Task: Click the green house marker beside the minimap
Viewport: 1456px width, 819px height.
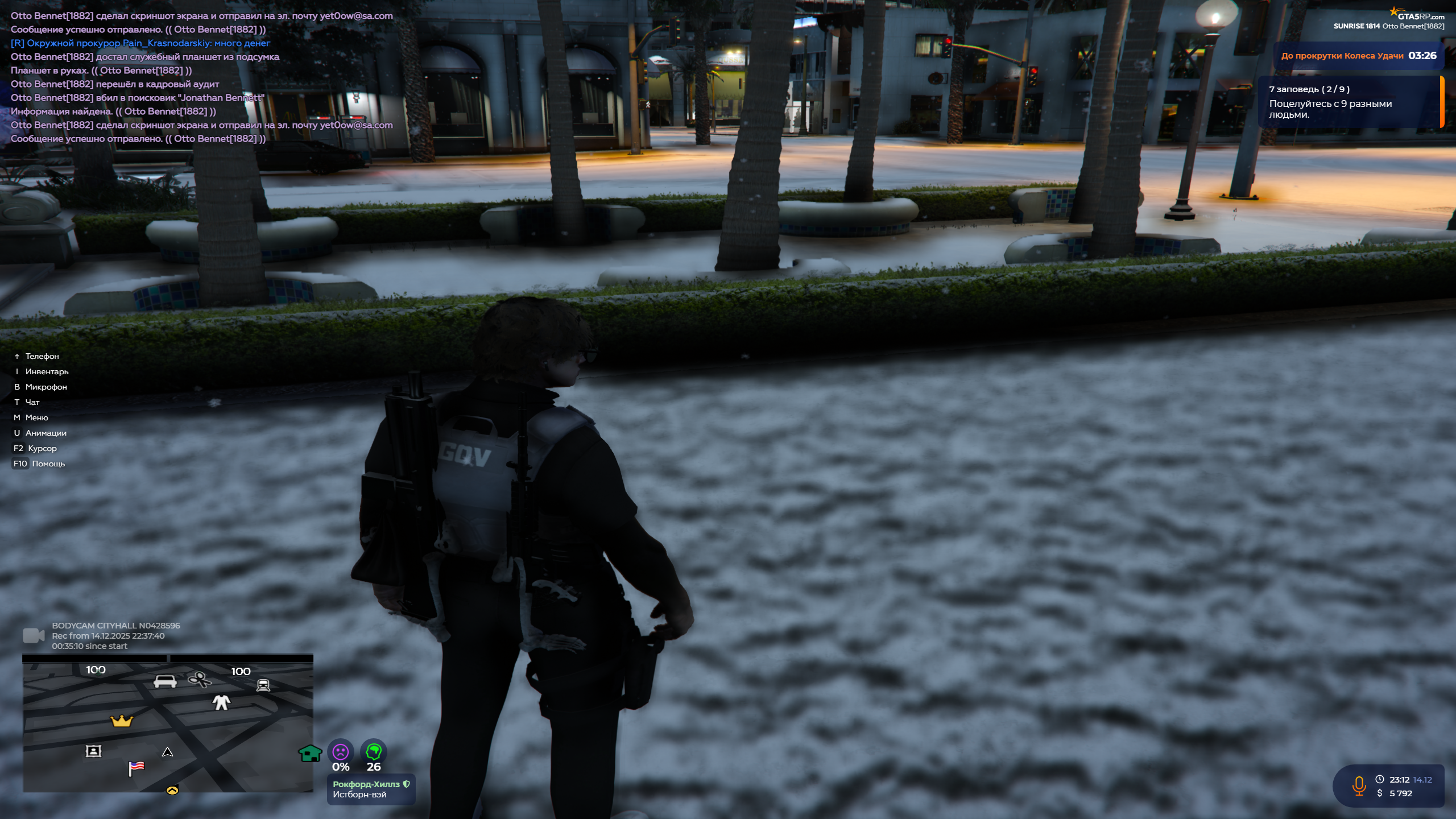Action: point(310,753)
